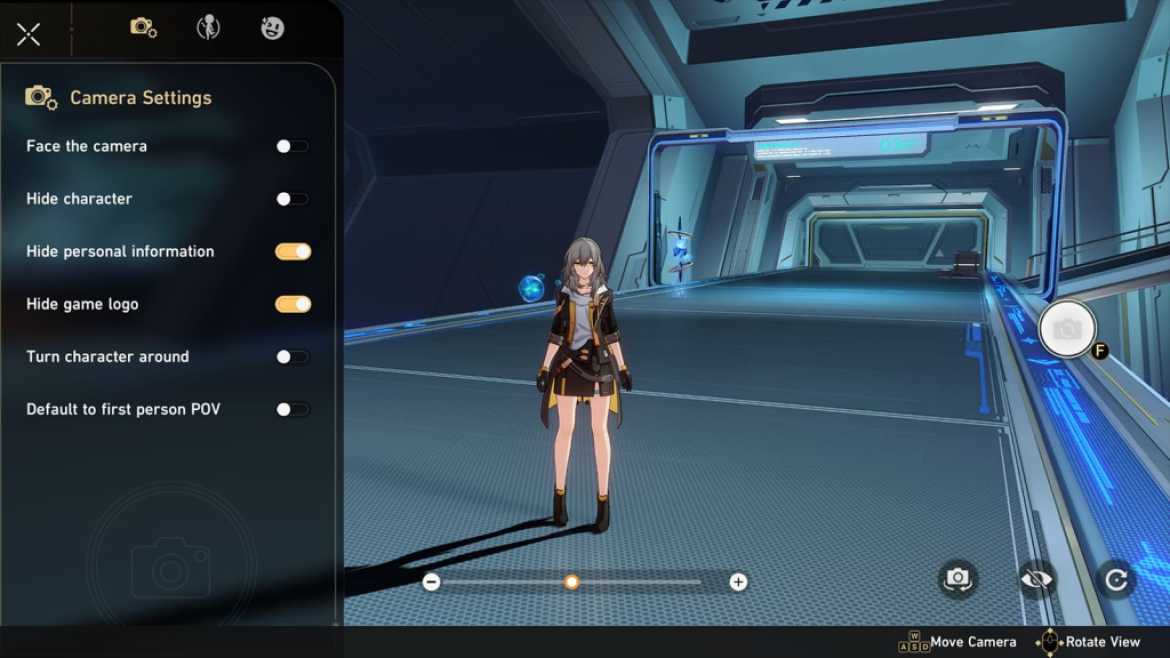Open the facial expression tab

pyautogui.click(x=272, y=28)
